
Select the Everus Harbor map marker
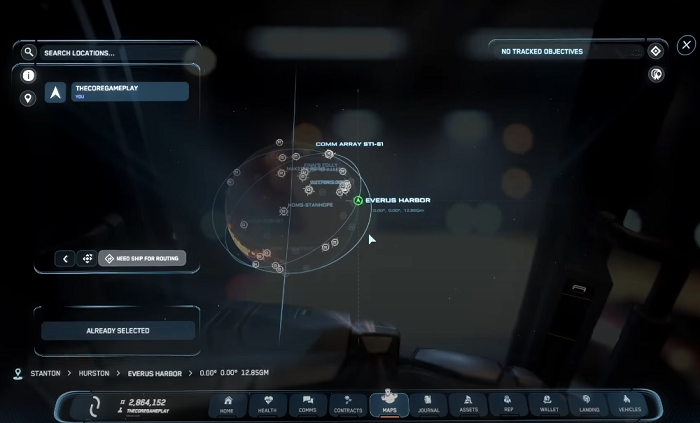coord(358,201)
